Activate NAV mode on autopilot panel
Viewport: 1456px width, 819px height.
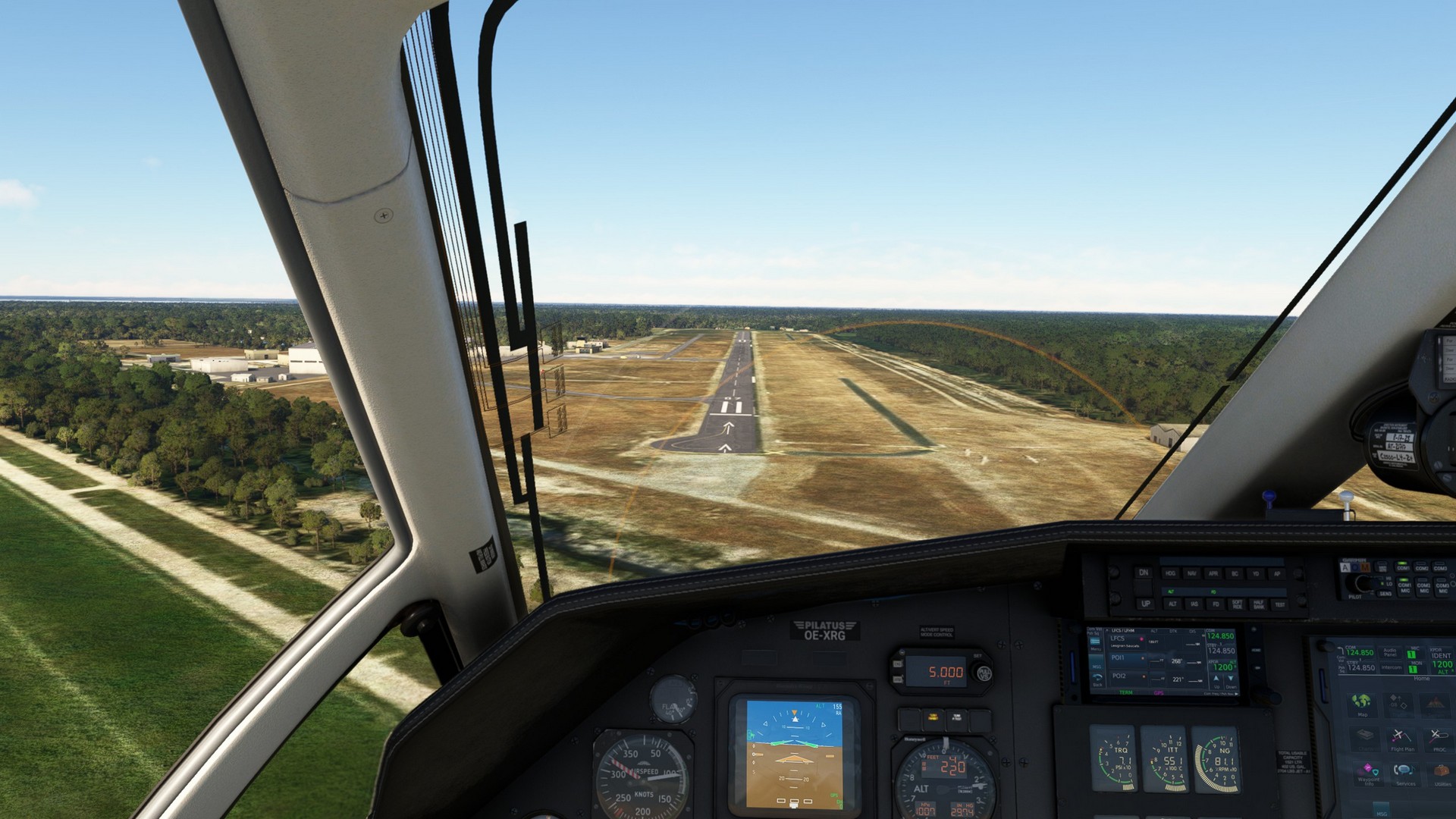pos(1192,574)
